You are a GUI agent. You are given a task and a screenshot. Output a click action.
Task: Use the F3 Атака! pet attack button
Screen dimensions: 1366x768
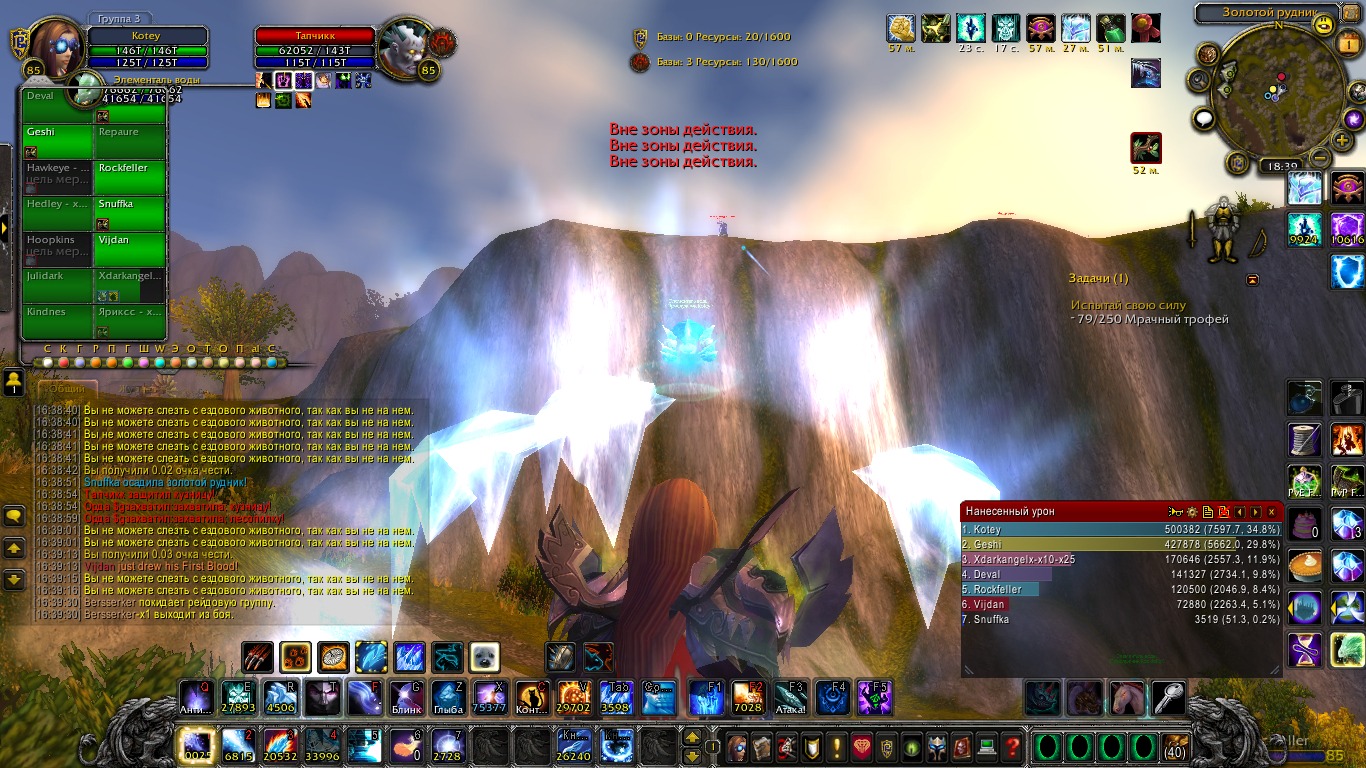[x=792, y=697]
